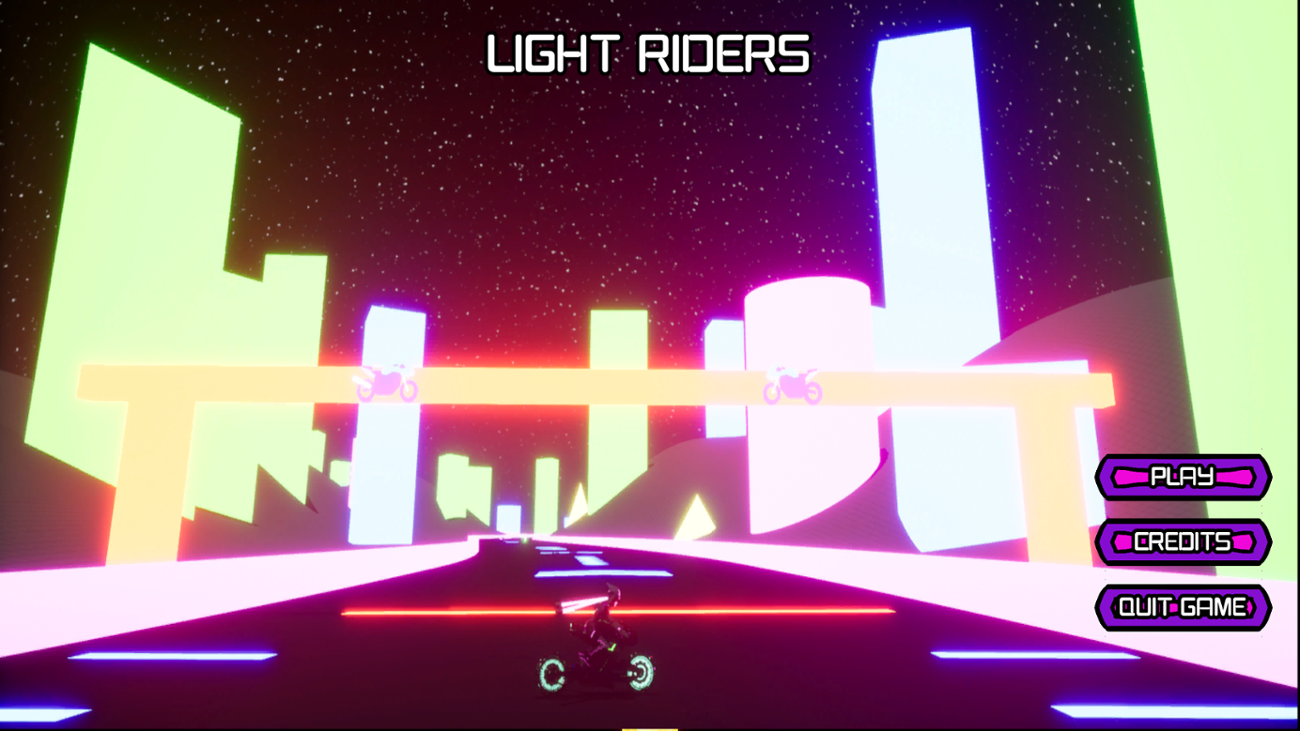The height and width of the screenshot is (731, 1300).
Task: Click the QUIT GAME button
Action: pyautogui.click(x=1183, y=605)
